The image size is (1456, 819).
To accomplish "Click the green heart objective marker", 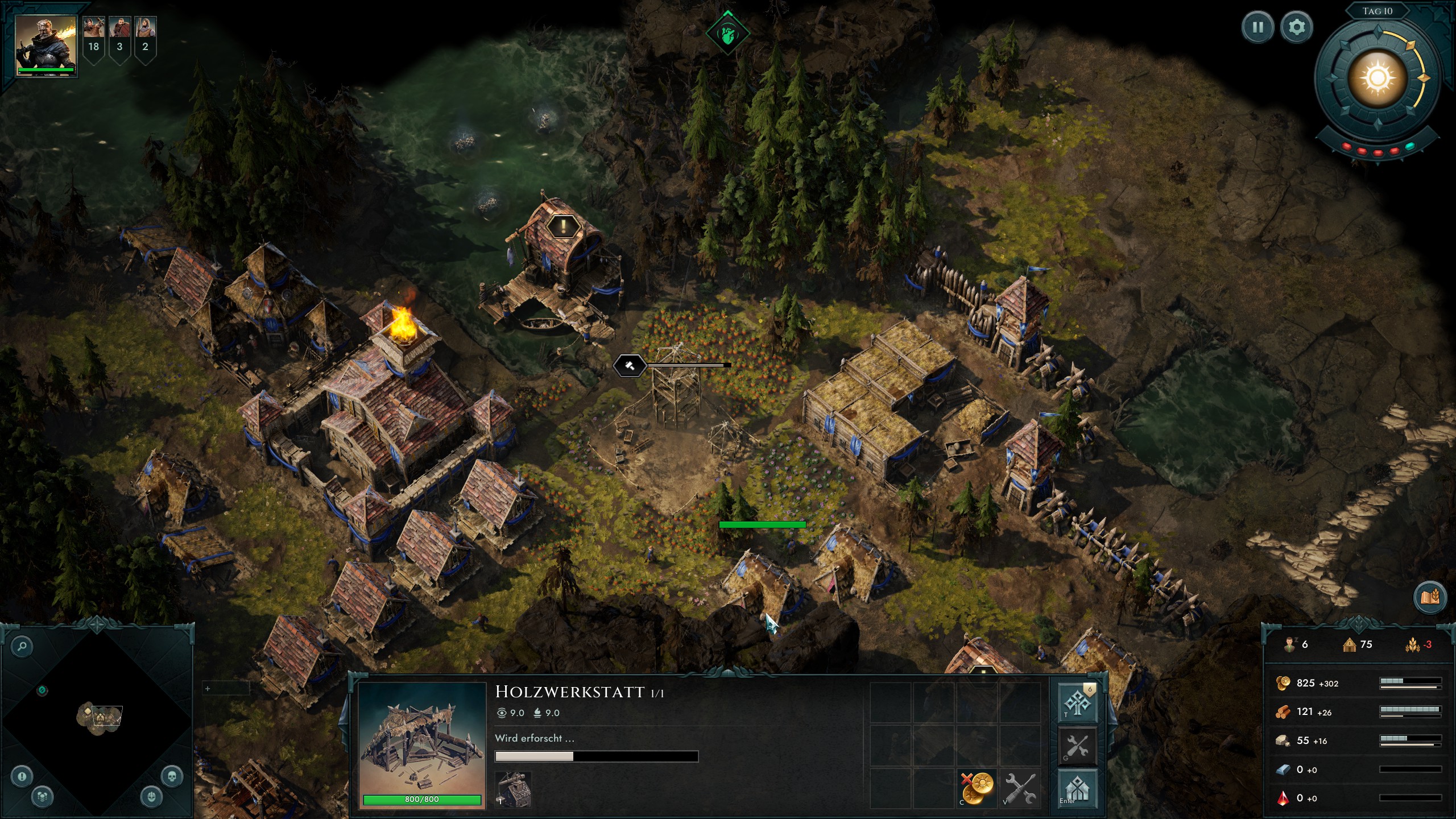I will click(x=727, y=33).
